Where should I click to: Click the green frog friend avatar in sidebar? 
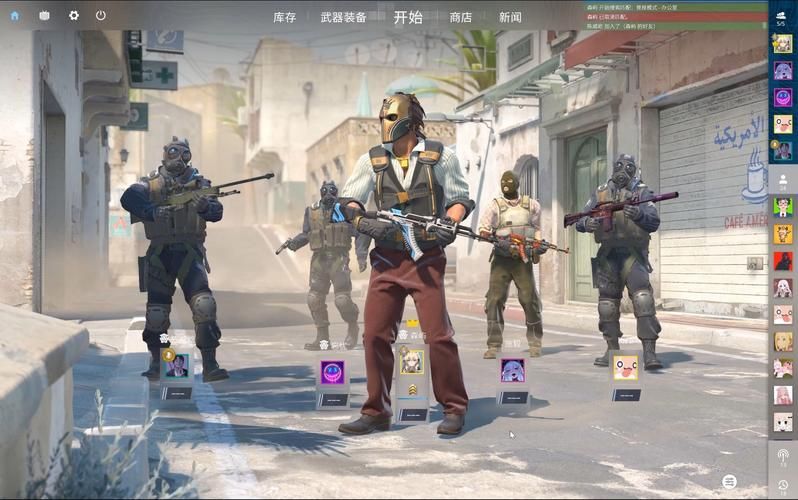pyautogui.click(x=783, y=206)
